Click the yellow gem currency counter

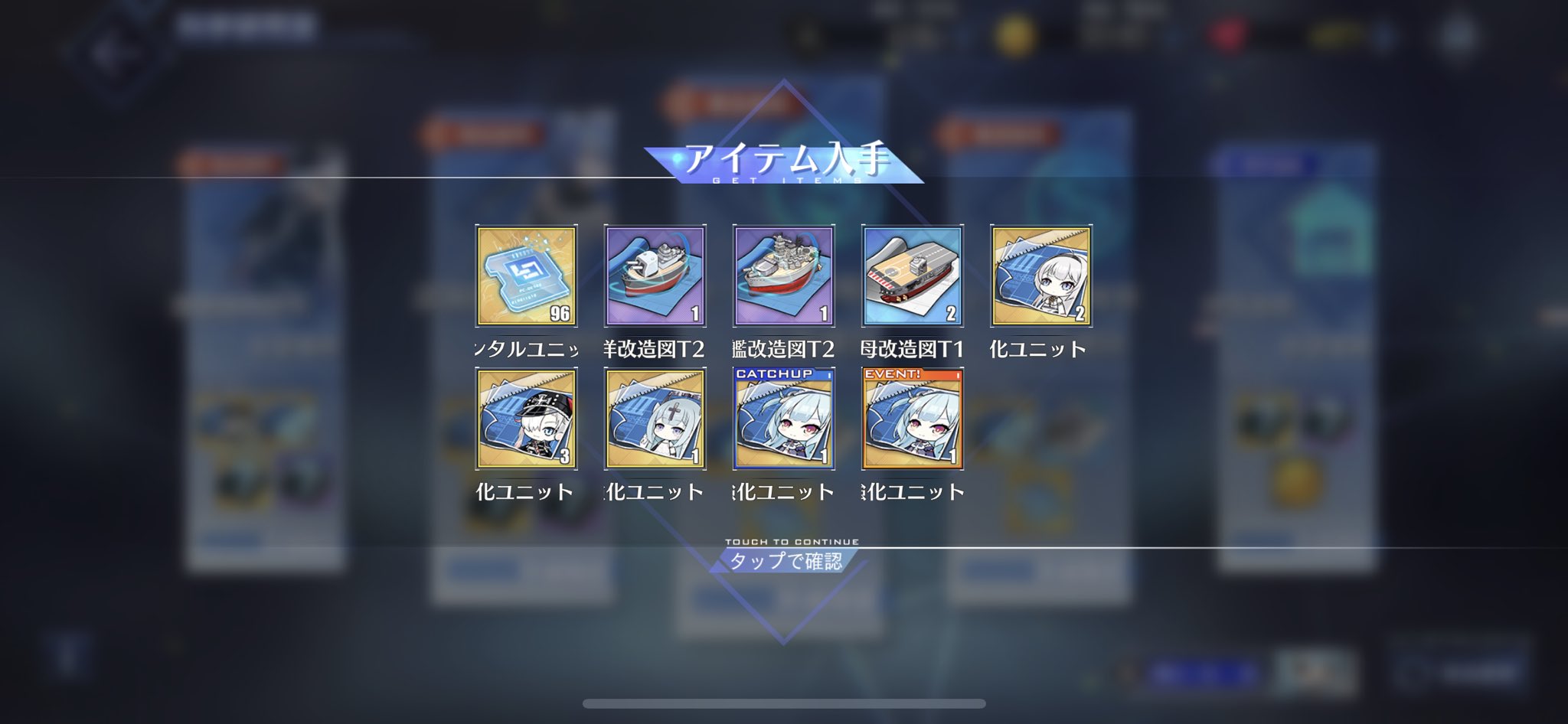[x=1335, y=34]
